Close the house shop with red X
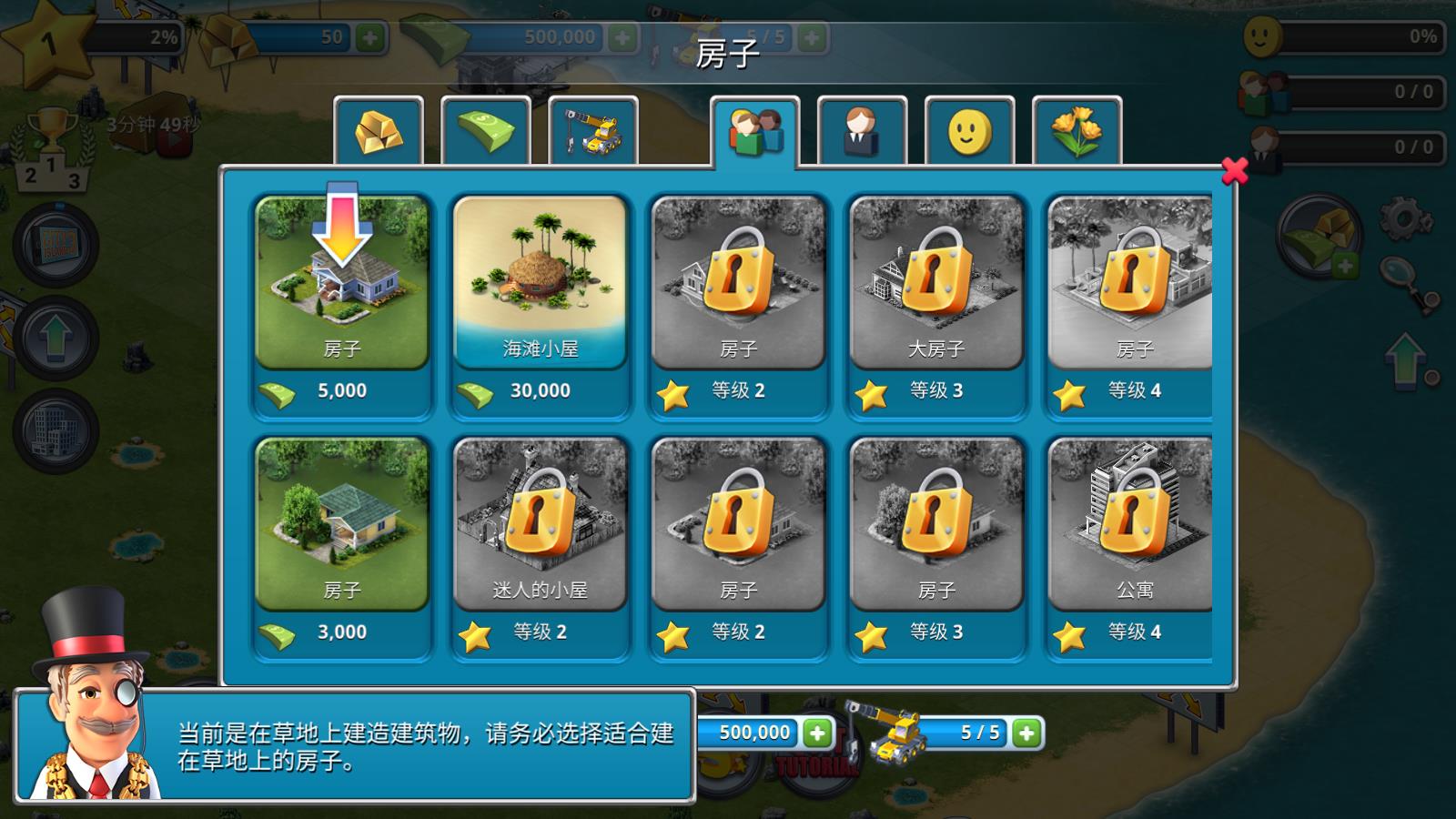 click(x=1236, y=173)
